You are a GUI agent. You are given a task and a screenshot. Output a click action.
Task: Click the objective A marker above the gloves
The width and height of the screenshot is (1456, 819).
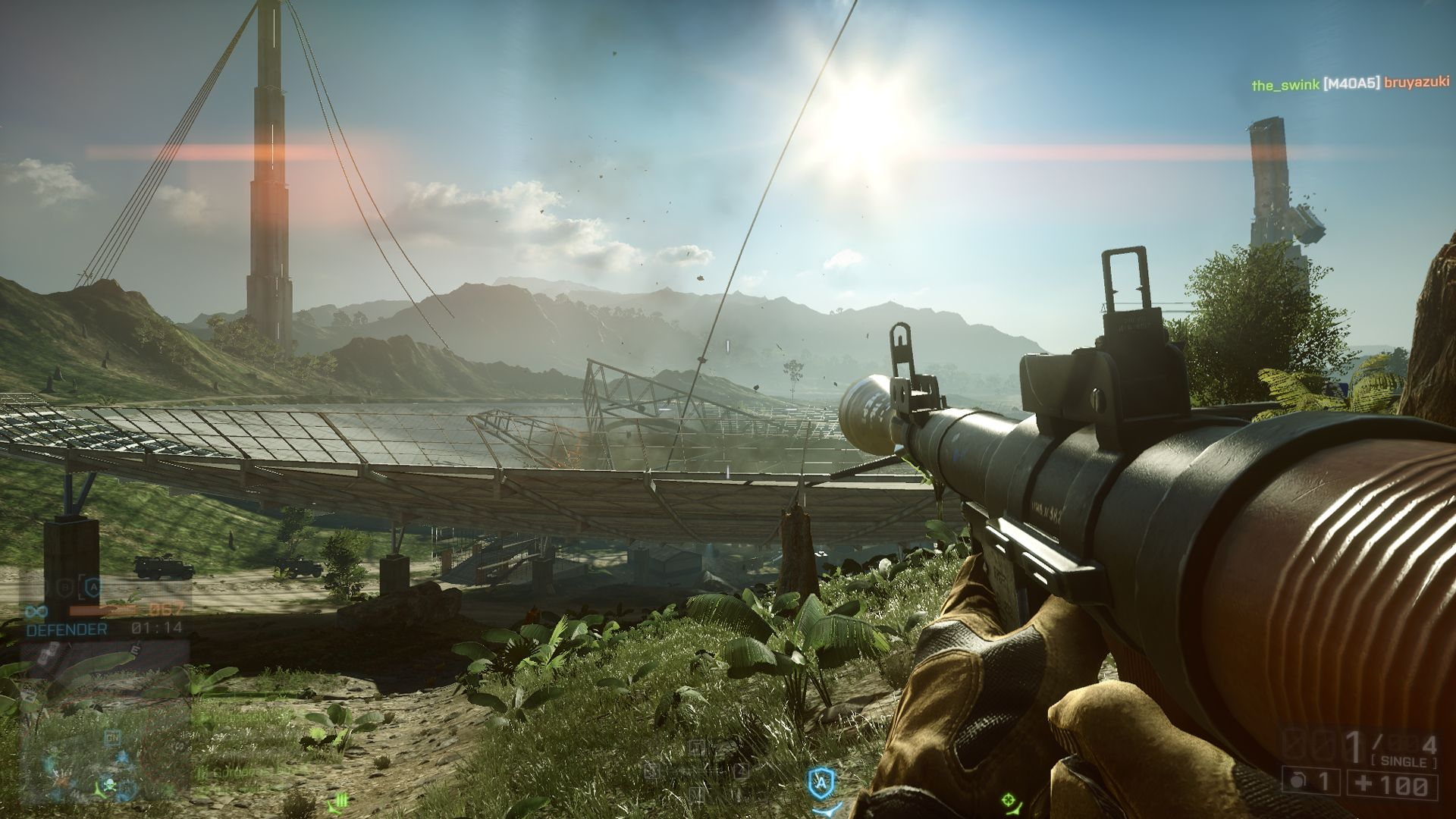click(x=821, y=781)
